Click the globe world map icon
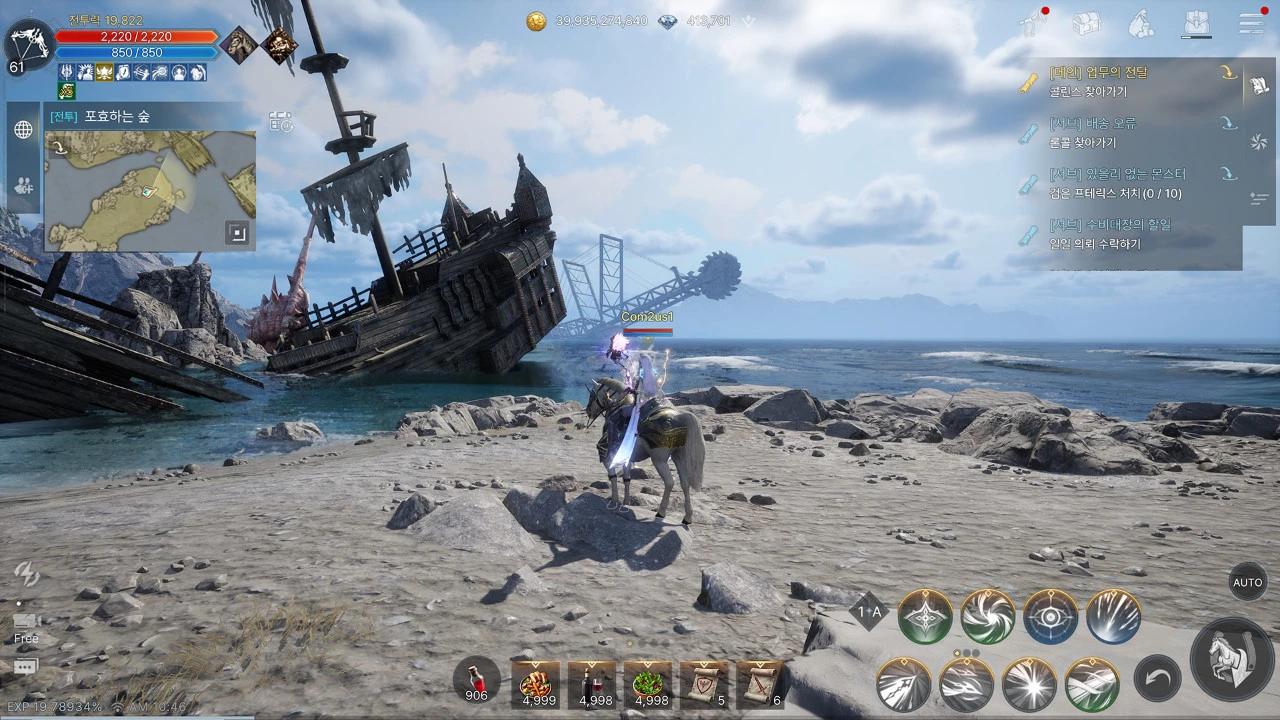This screenshot has width=1280, height=720. click(23, 130)
